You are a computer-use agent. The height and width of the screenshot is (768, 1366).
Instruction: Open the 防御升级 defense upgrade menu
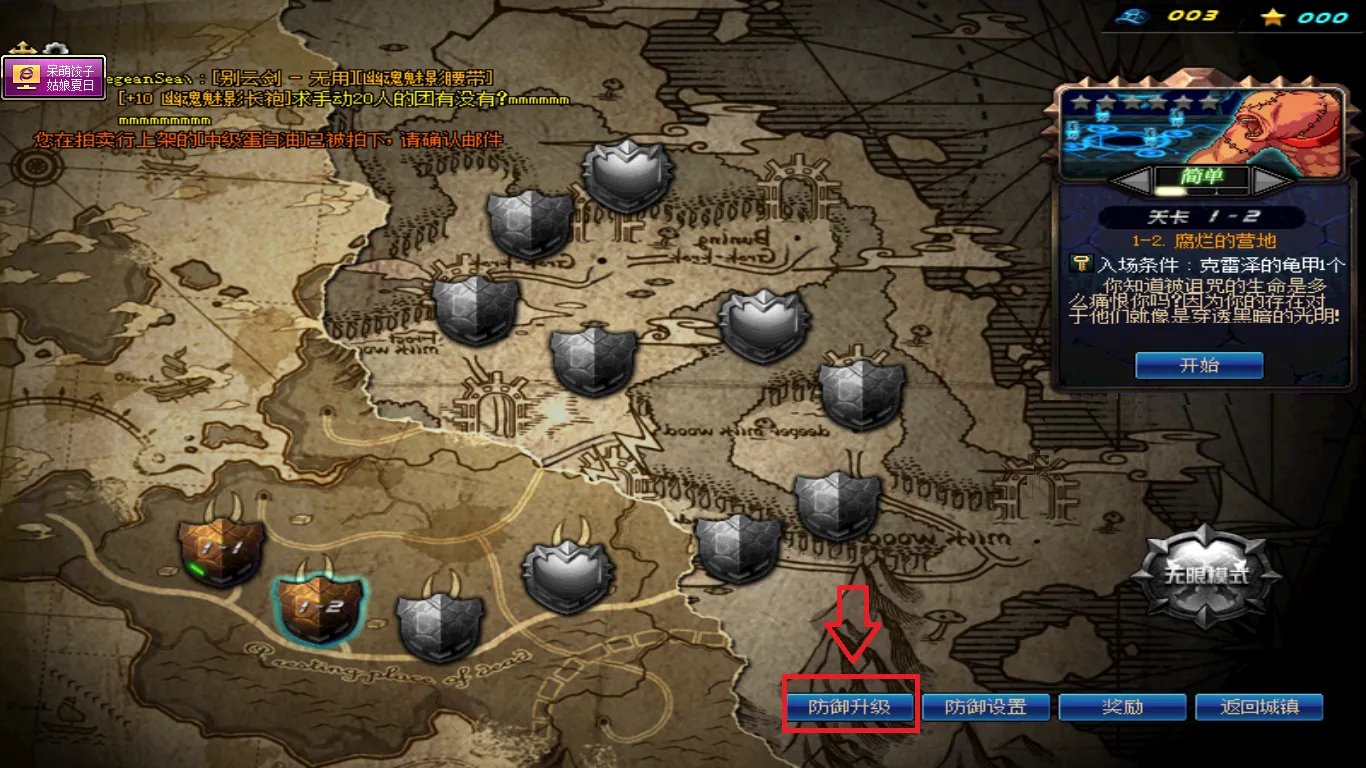848,707
